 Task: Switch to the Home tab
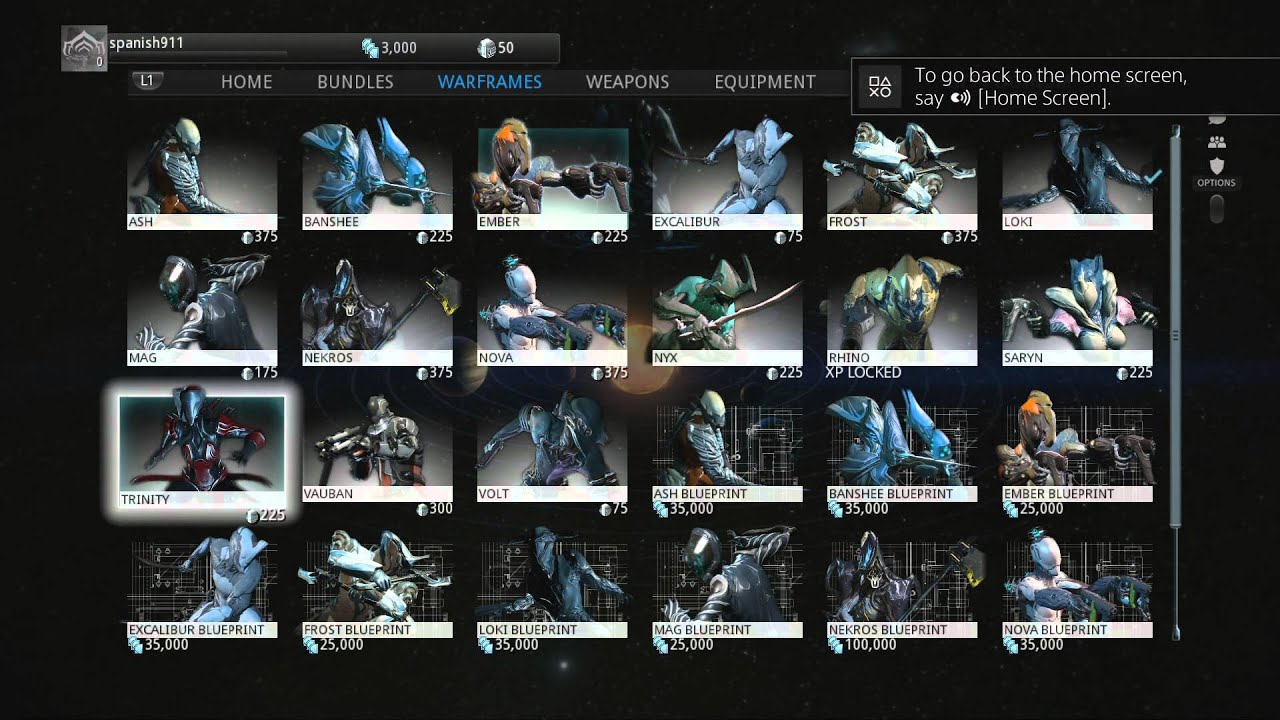[246, 82]
